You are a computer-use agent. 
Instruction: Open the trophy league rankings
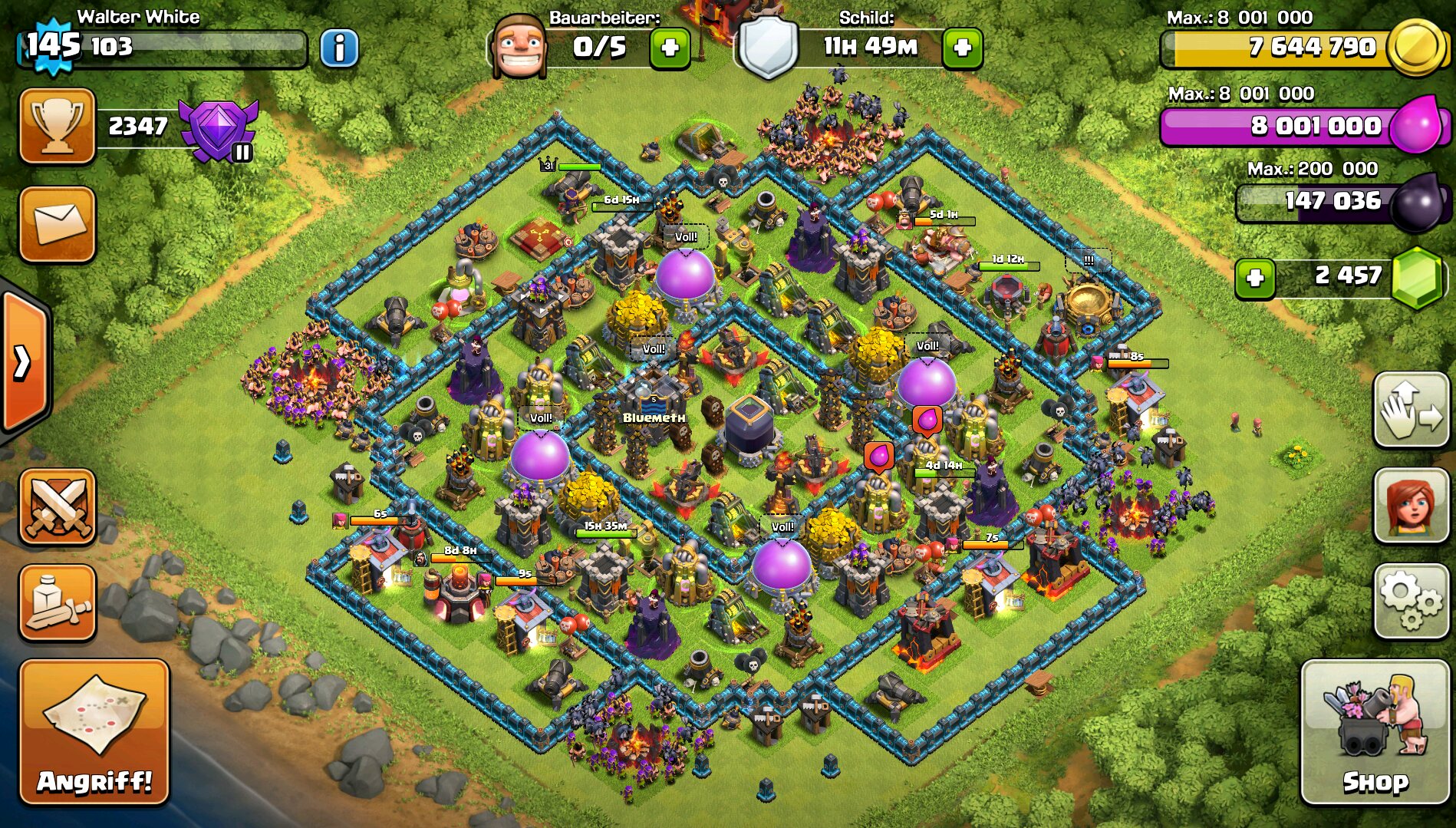58,126
